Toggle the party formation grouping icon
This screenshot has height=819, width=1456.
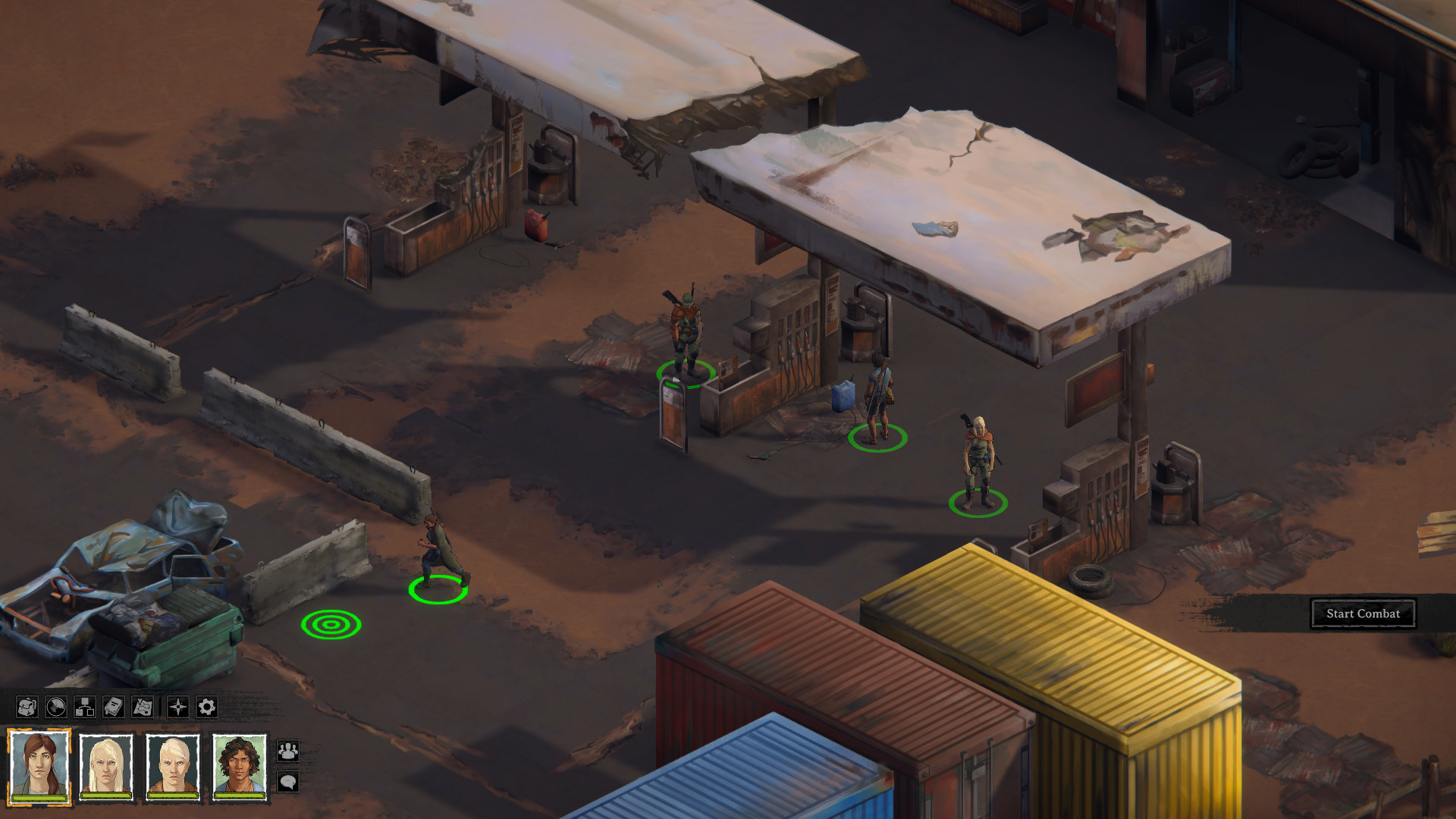point(289,751)
